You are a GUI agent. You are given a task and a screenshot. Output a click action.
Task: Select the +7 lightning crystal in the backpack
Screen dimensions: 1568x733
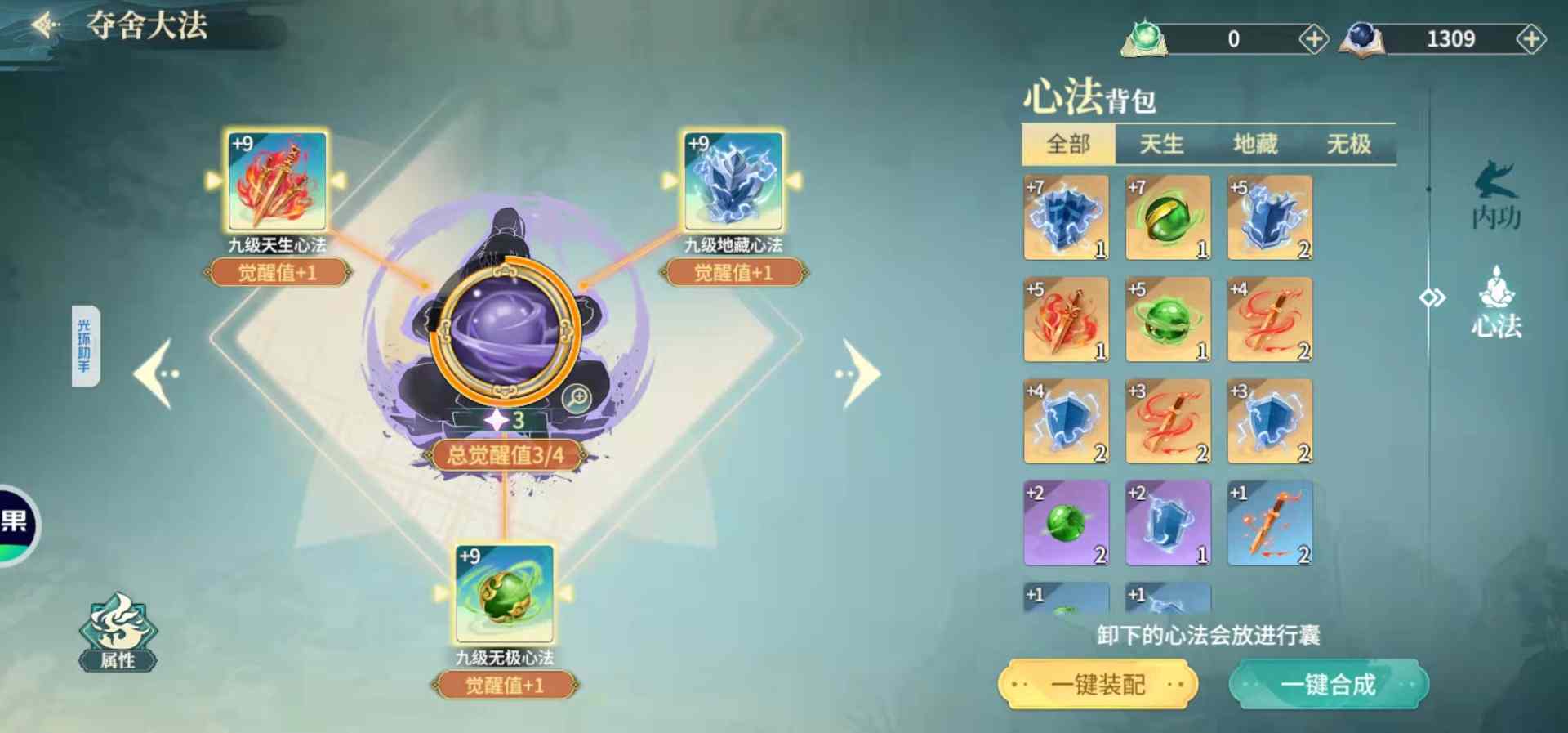coord(1066,217)
